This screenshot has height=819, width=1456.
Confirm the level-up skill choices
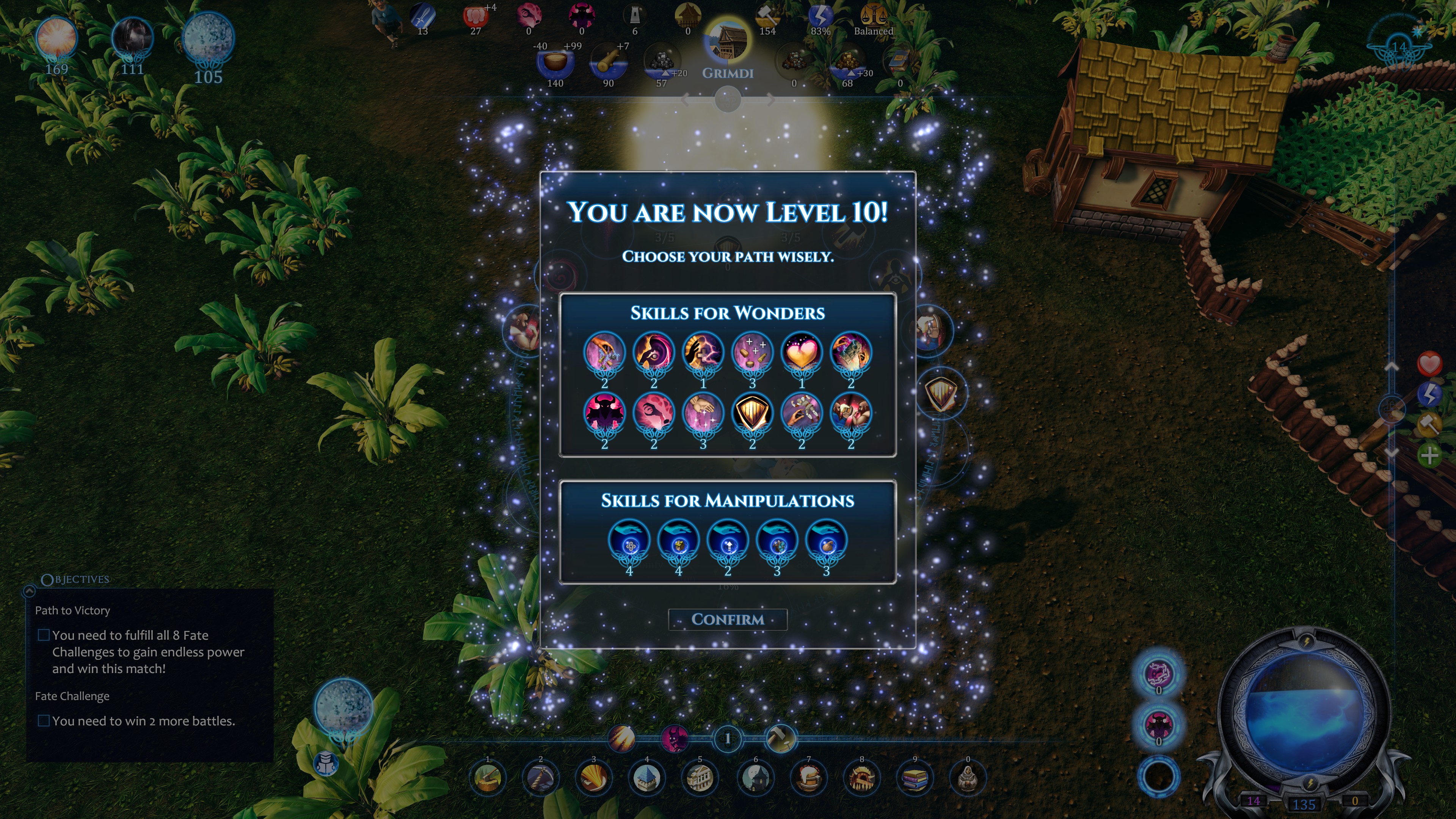pyautogui.click(x=728, y=620)
